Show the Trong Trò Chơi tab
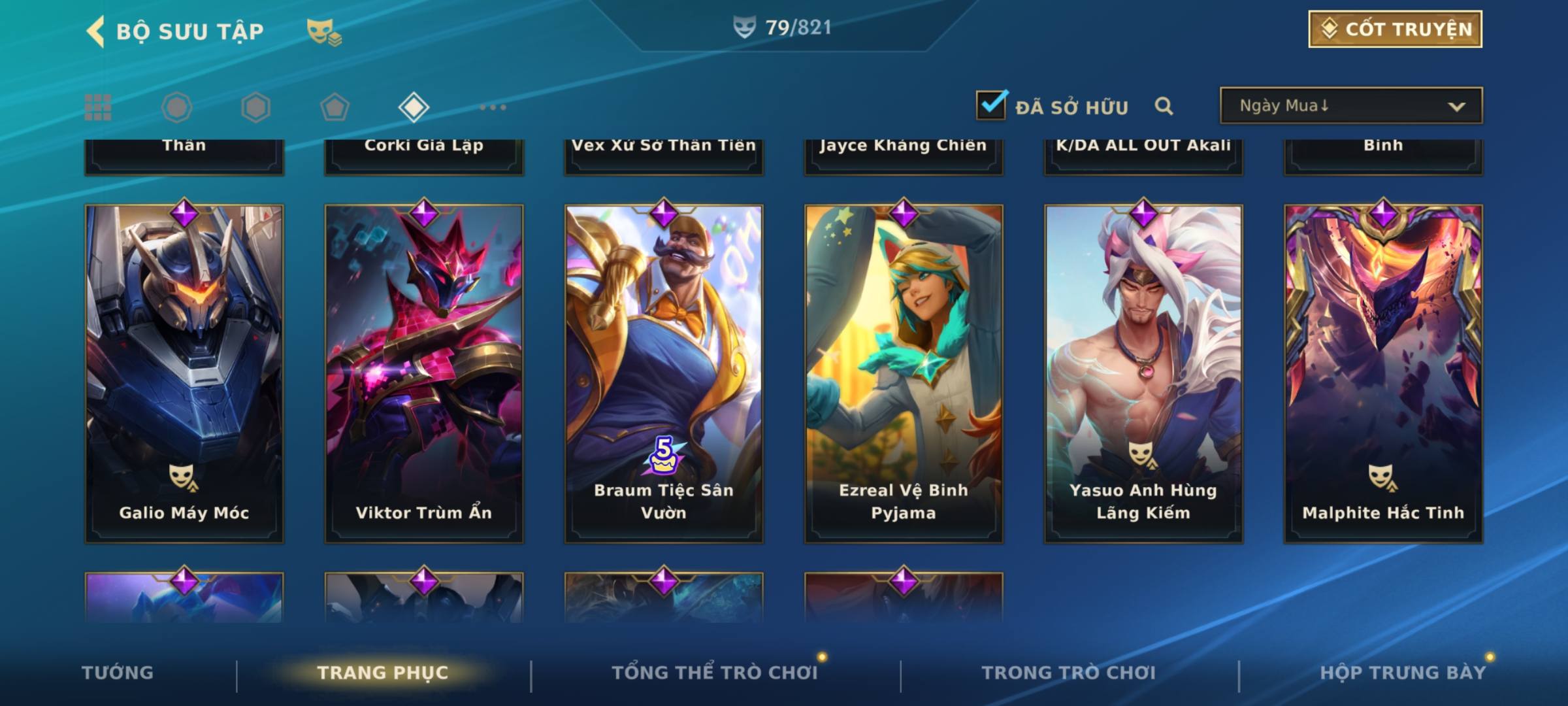 point(1069,673)
